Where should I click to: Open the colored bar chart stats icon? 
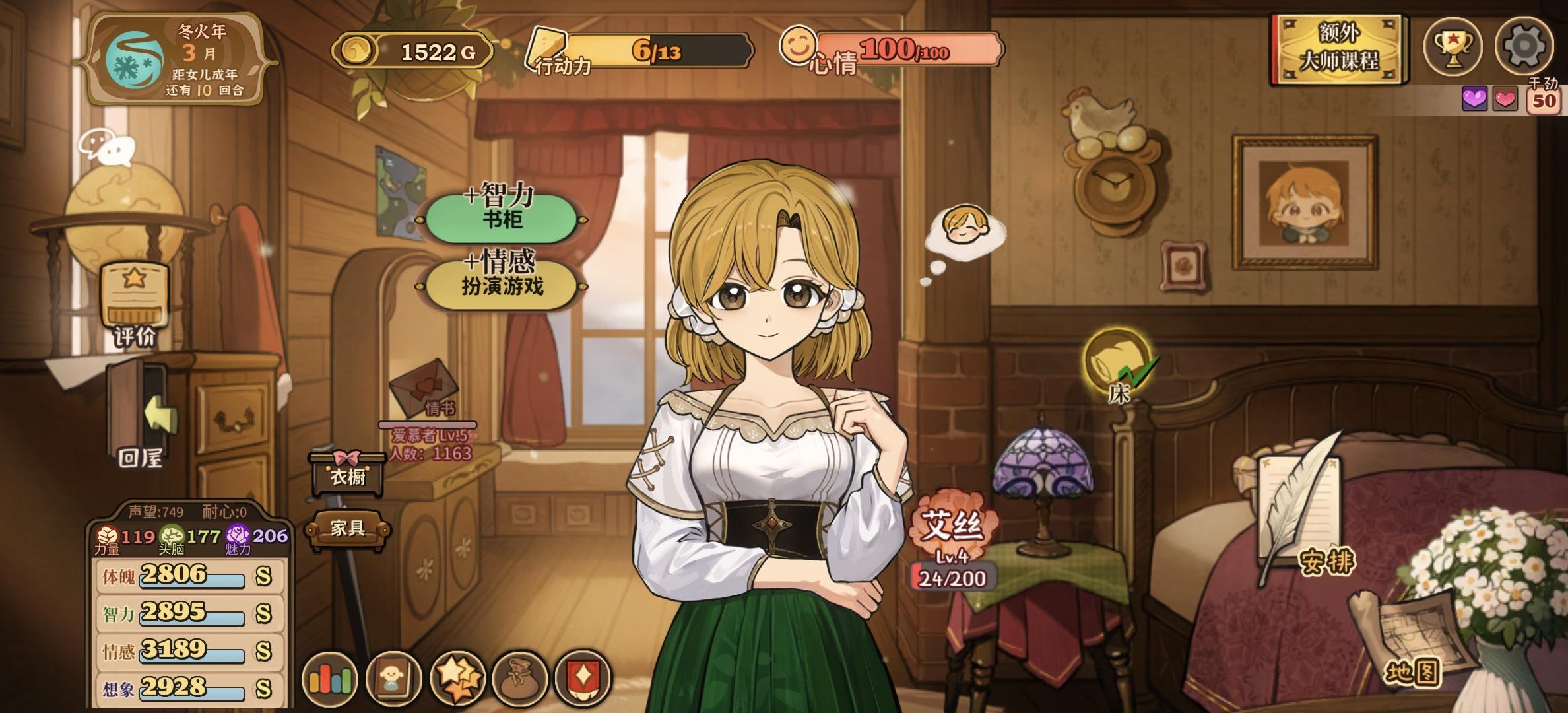329,679
